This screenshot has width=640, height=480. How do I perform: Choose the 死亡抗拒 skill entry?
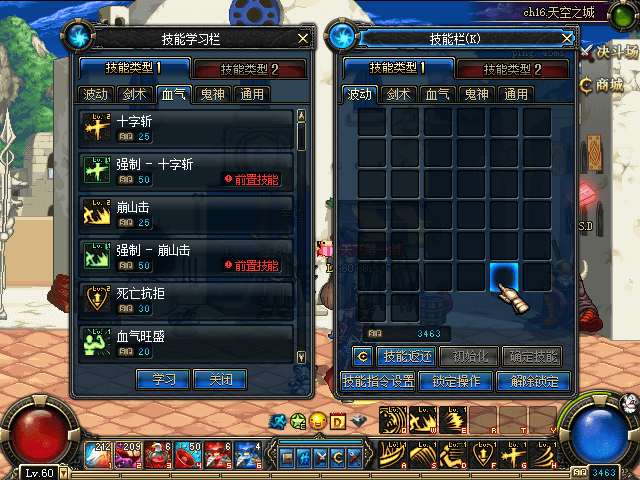click(186, 300)
